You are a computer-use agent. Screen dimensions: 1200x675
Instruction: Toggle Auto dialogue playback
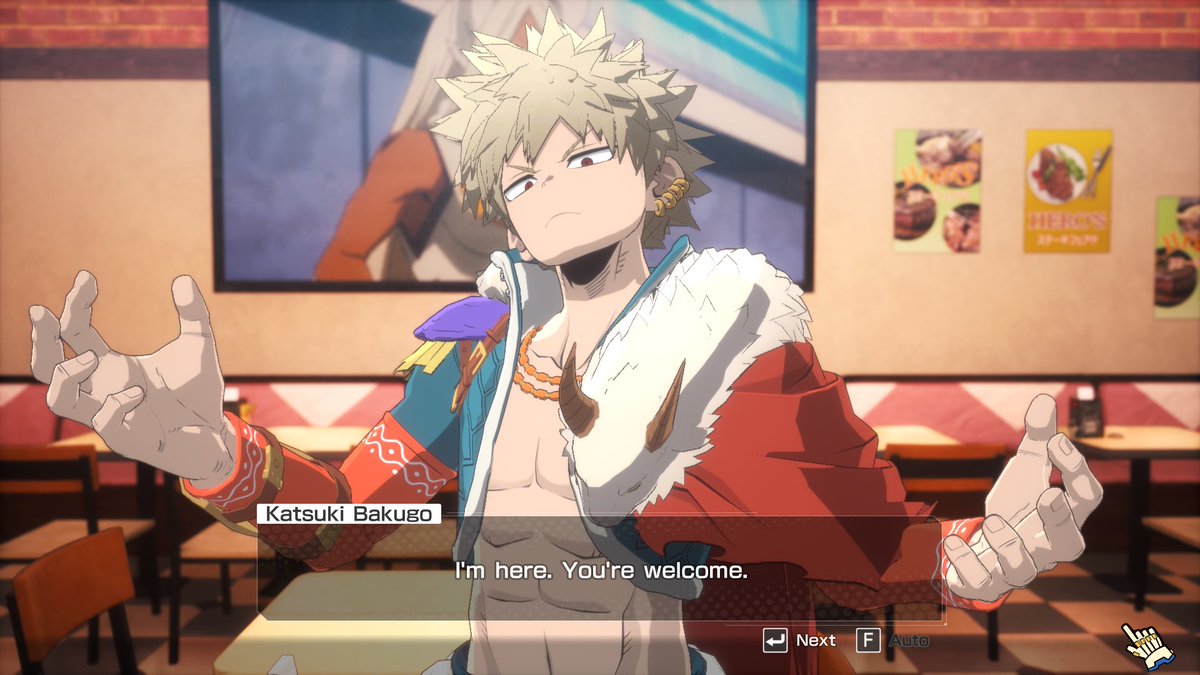[892, 640]
